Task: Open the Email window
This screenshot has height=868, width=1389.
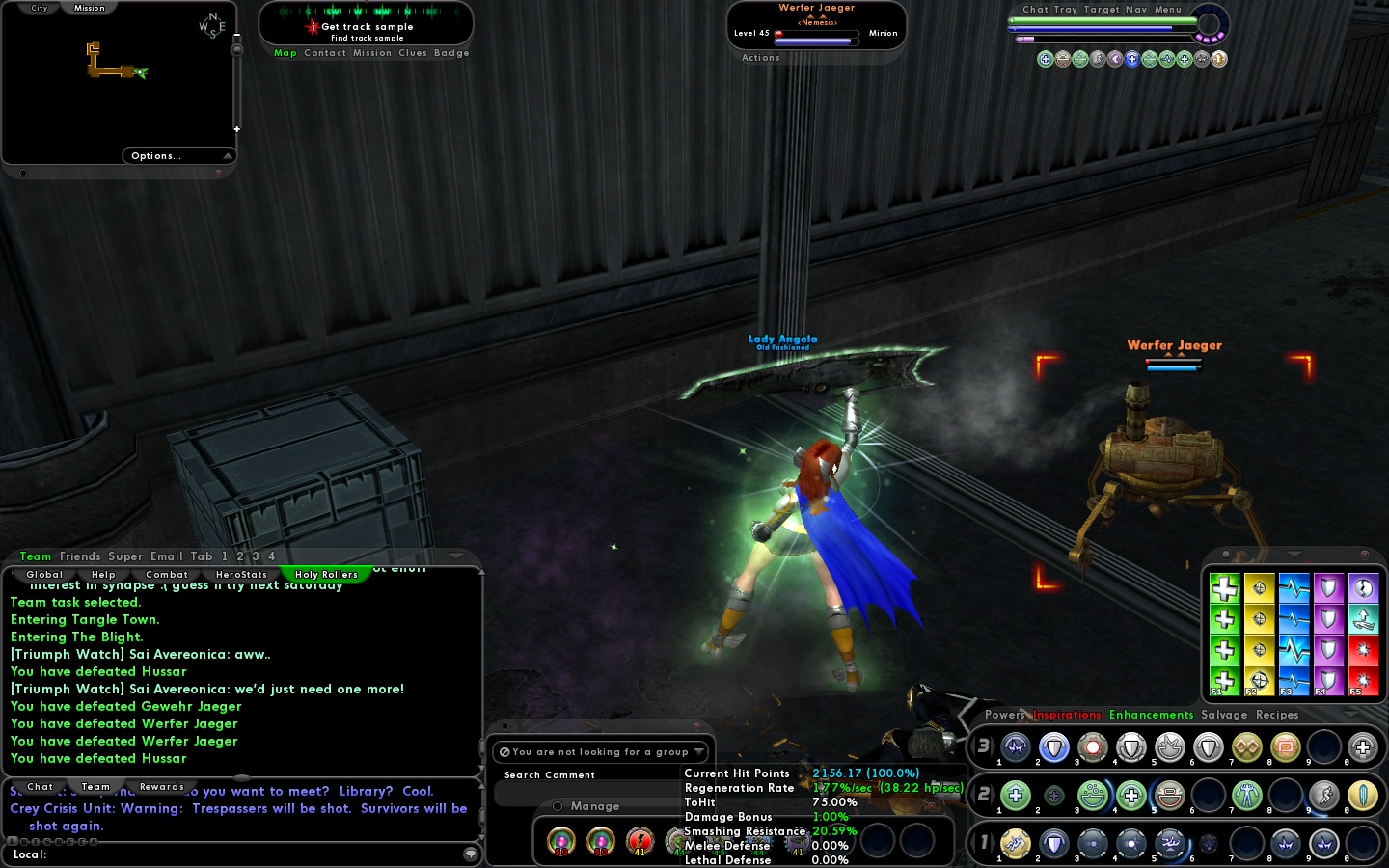Action: point(166,556)
